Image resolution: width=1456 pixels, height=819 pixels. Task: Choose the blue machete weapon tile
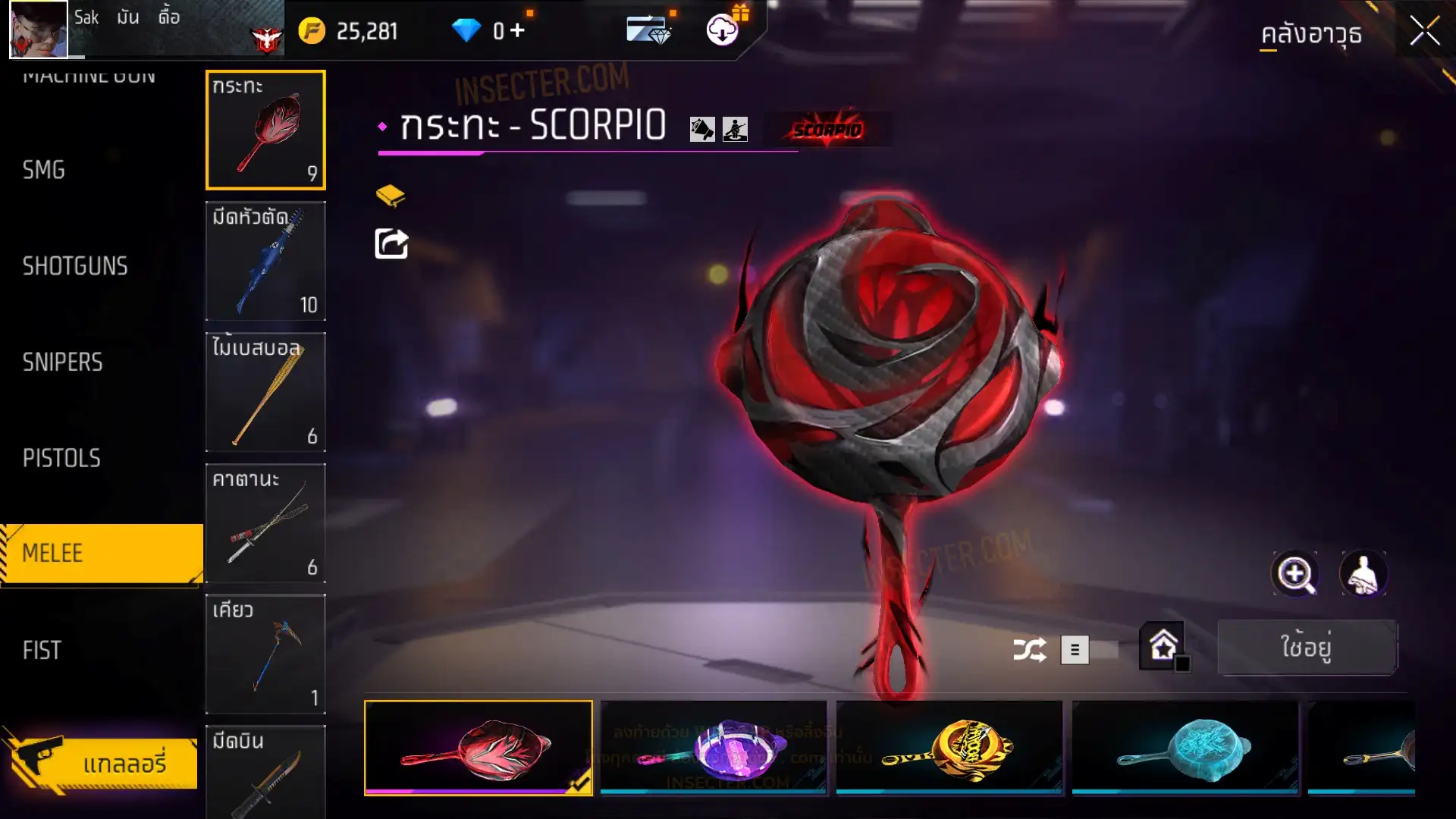265,261
